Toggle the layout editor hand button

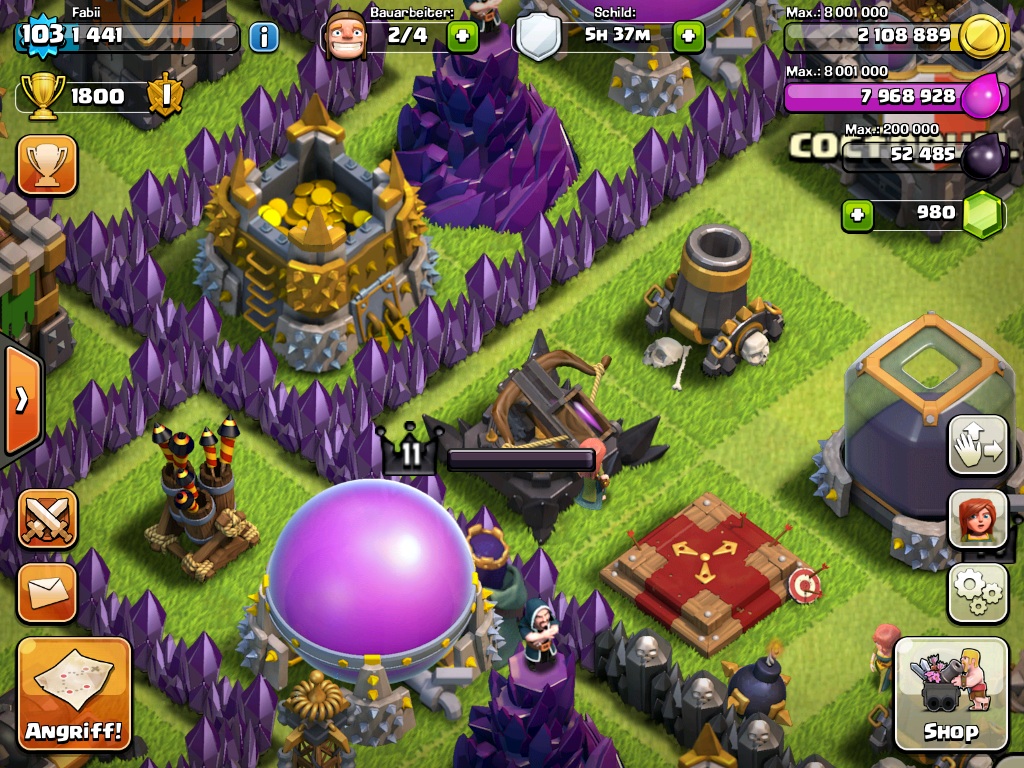977,446
